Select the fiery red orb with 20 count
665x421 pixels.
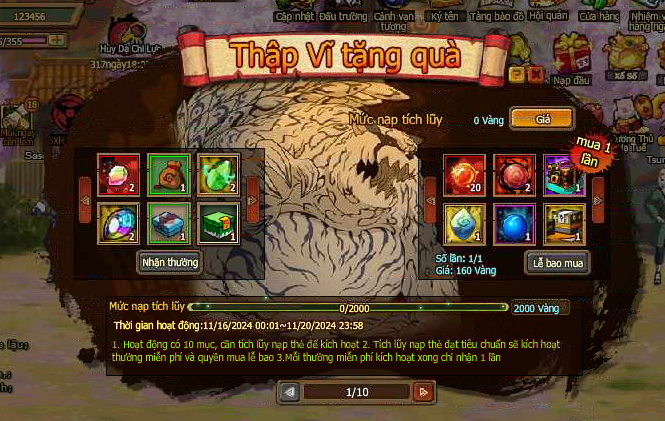(x=465, y=173)
